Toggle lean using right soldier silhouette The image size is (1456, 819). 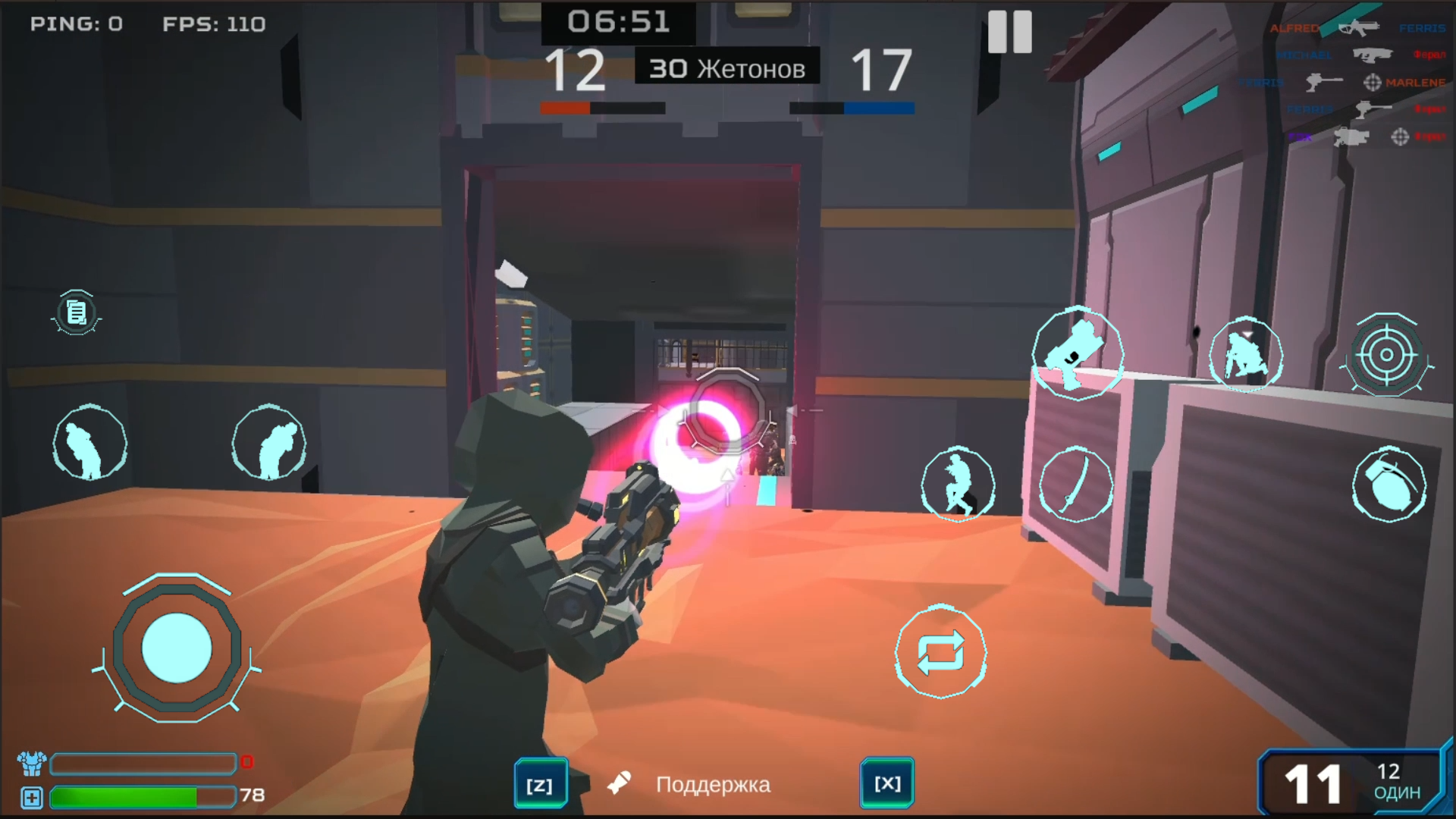[269, 444]
